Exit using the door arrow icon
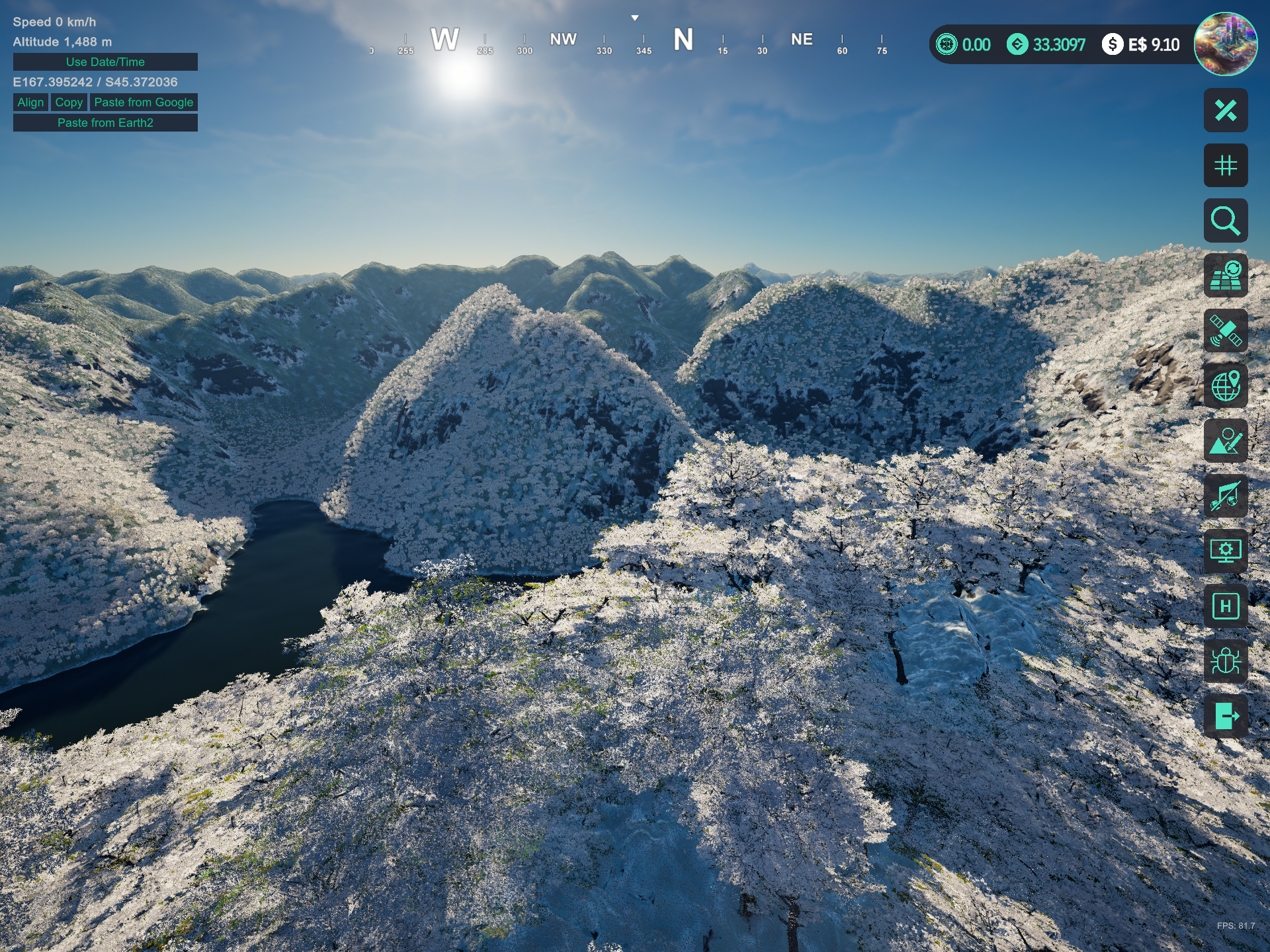 point(1225,716)
